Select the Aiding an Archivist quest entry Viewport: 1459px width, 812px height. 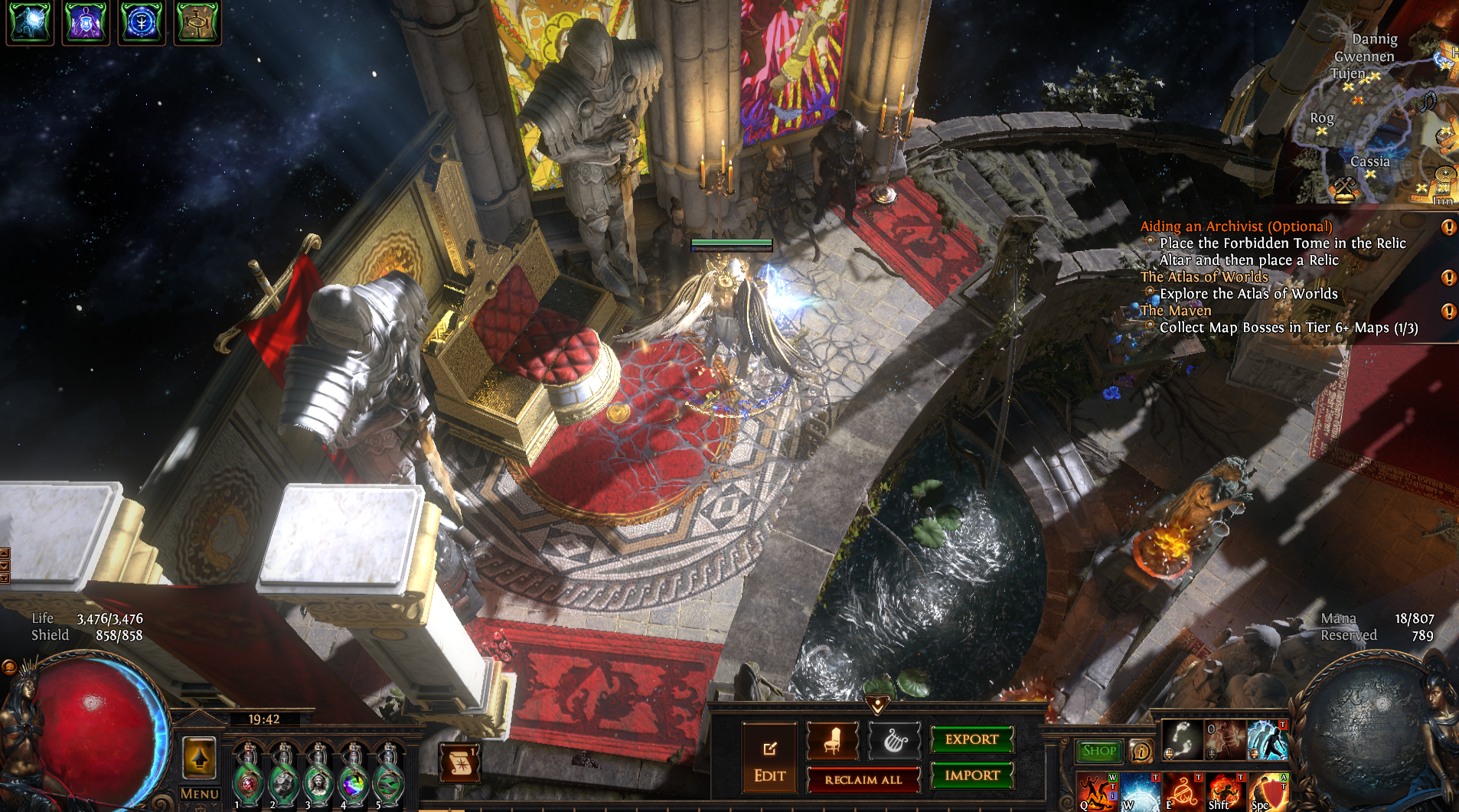[1235, 227]
